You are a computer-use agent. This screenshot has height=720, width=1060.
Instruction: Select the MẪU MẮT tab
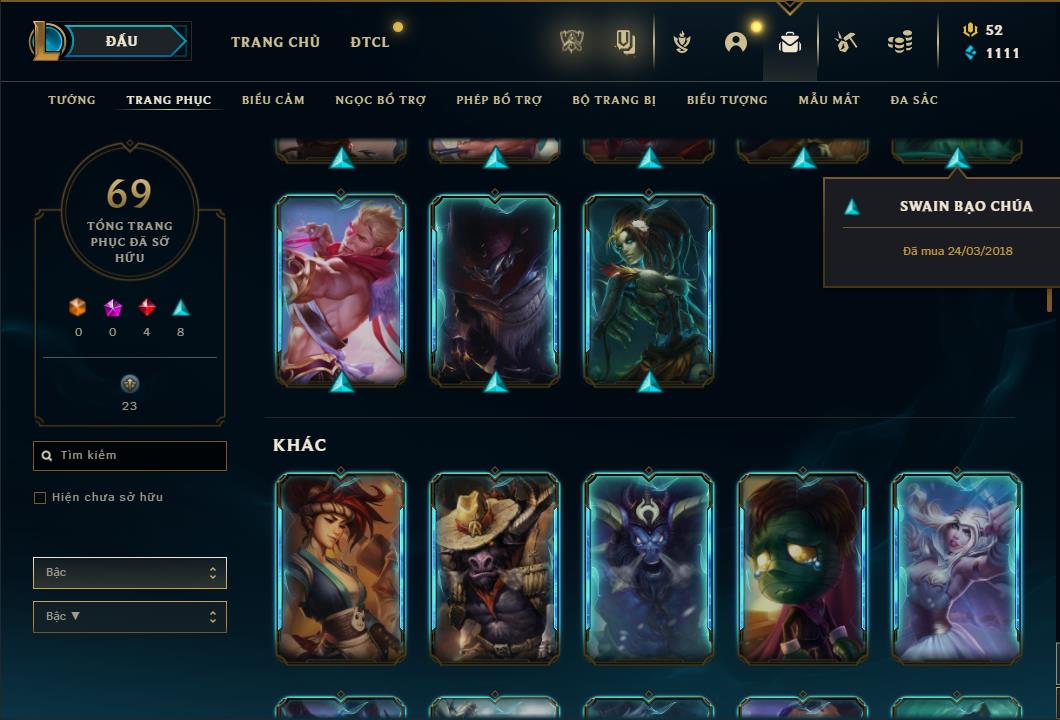(x=829, y=100)
